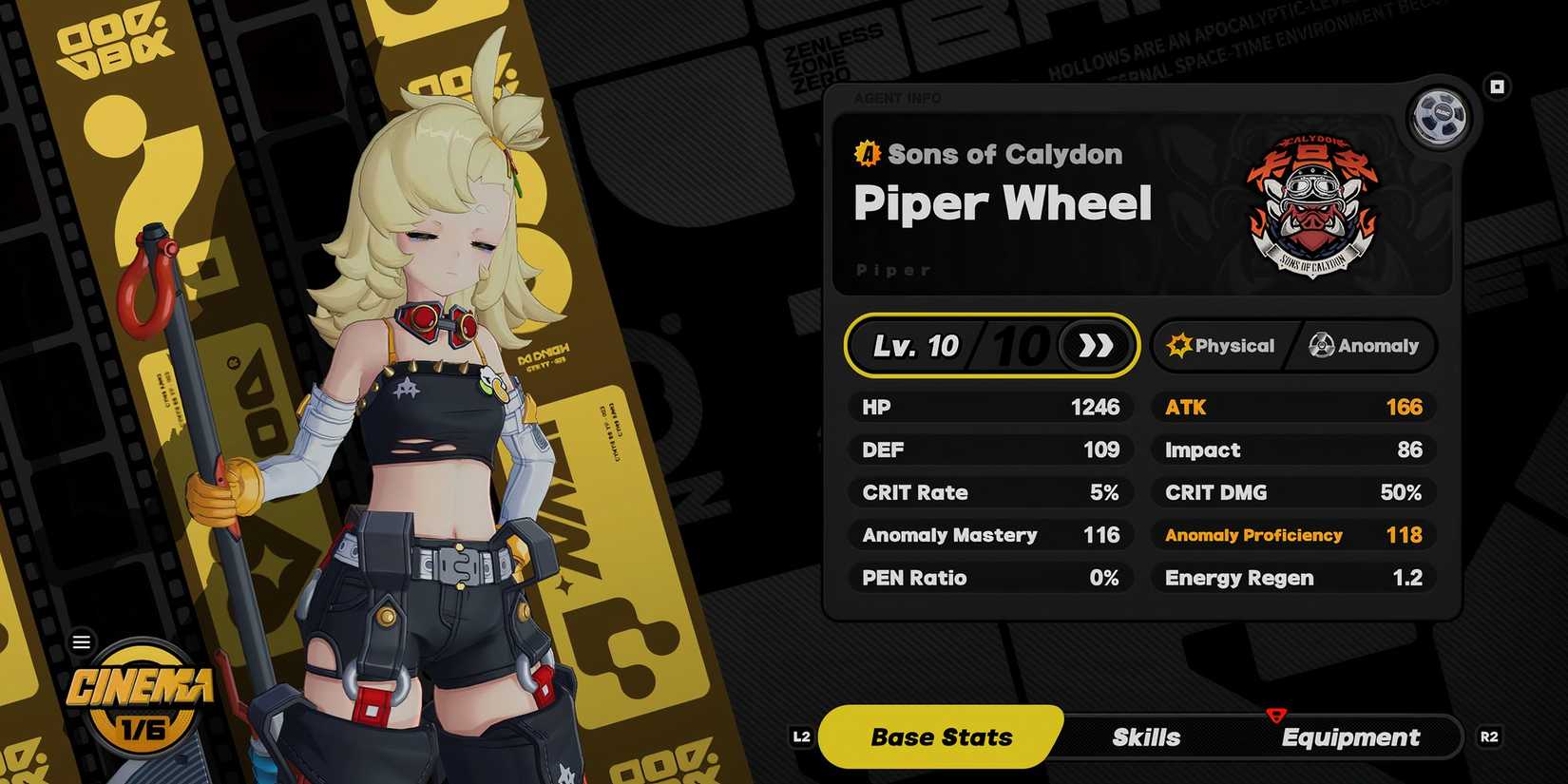Open the list menu icon above Cinema

click(82, 642)
